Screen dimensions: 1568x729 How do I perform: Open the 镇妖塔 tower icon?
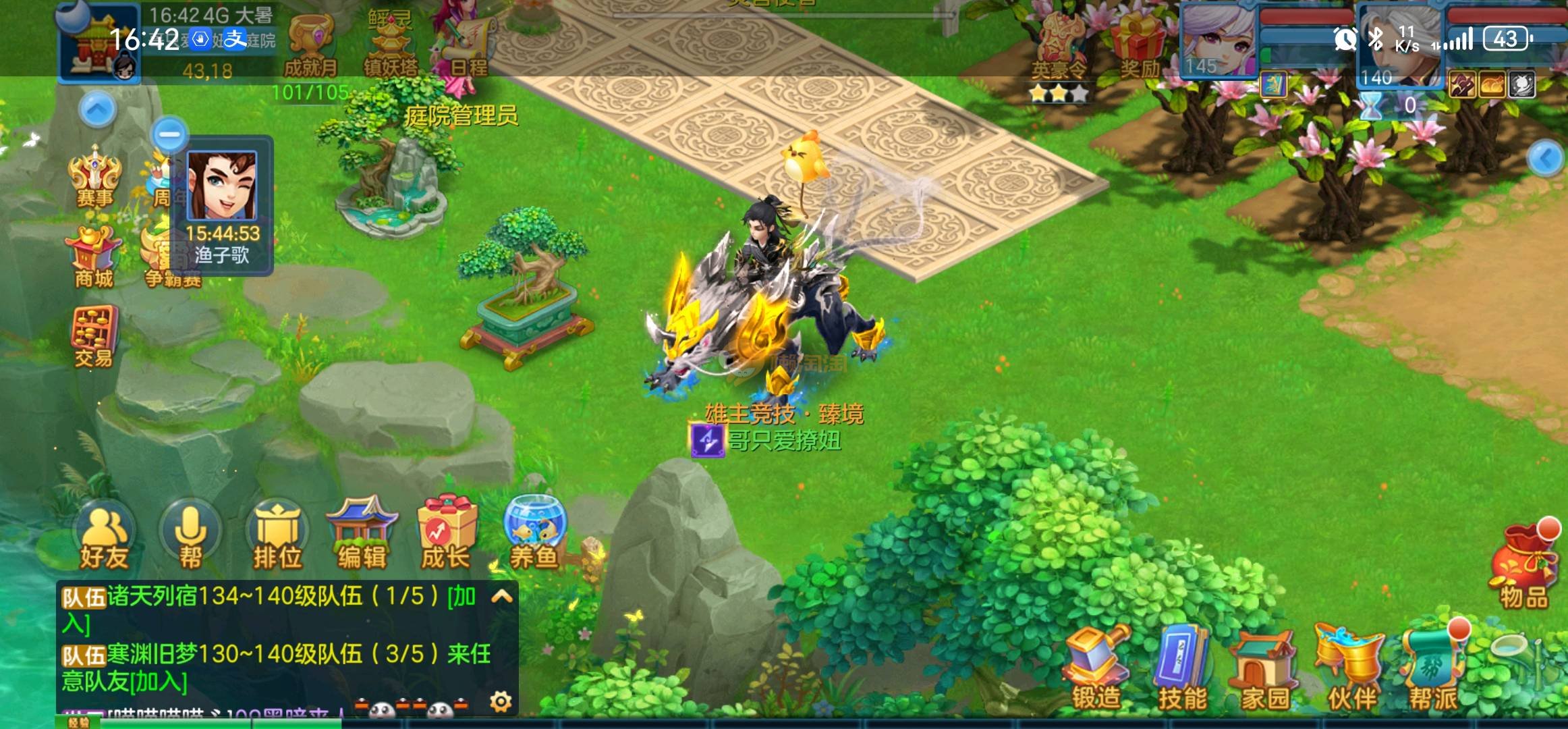tap(391, 46)
